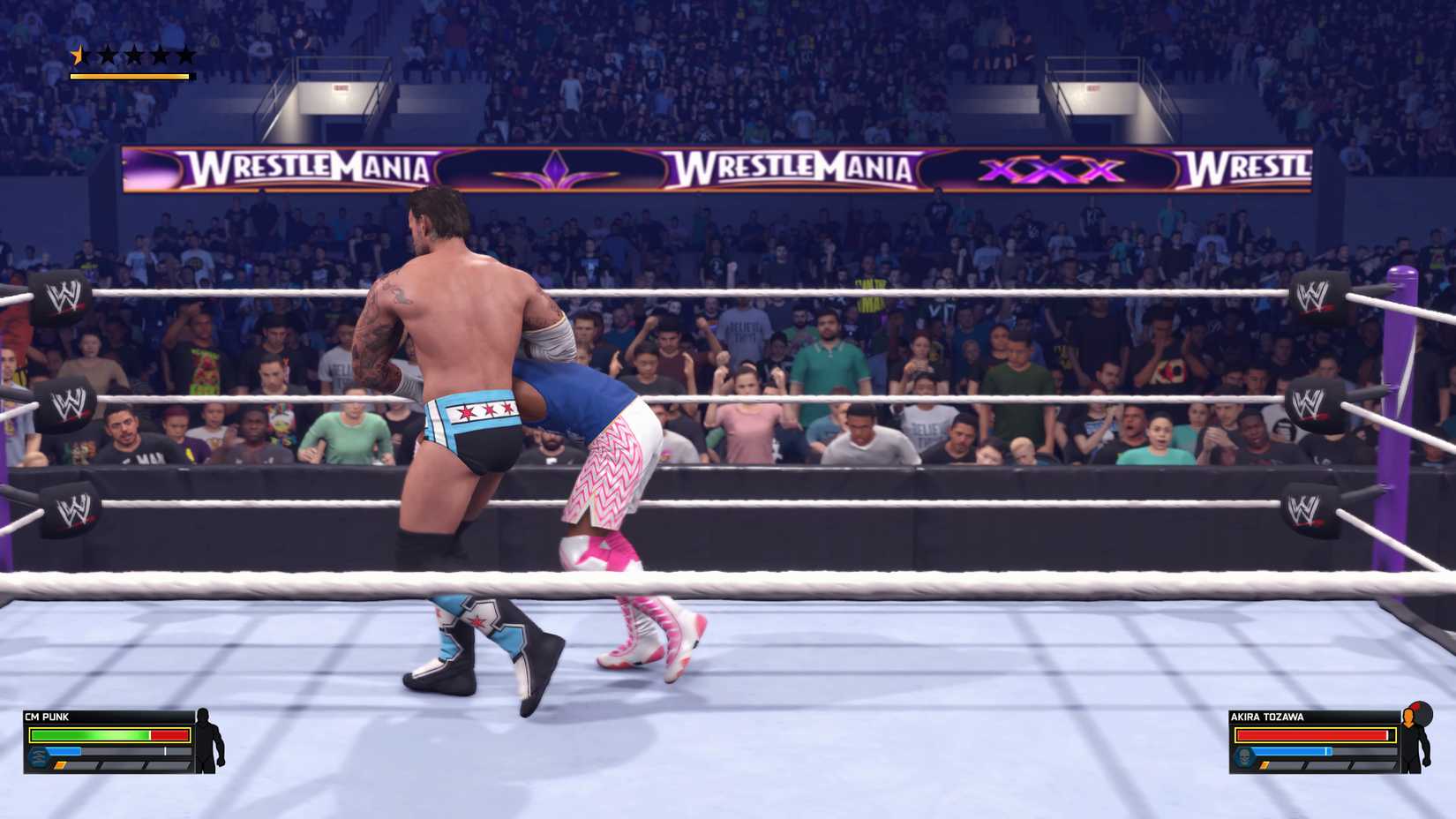Click CM Punk's orange finisher stock segment

coord(60,765)
